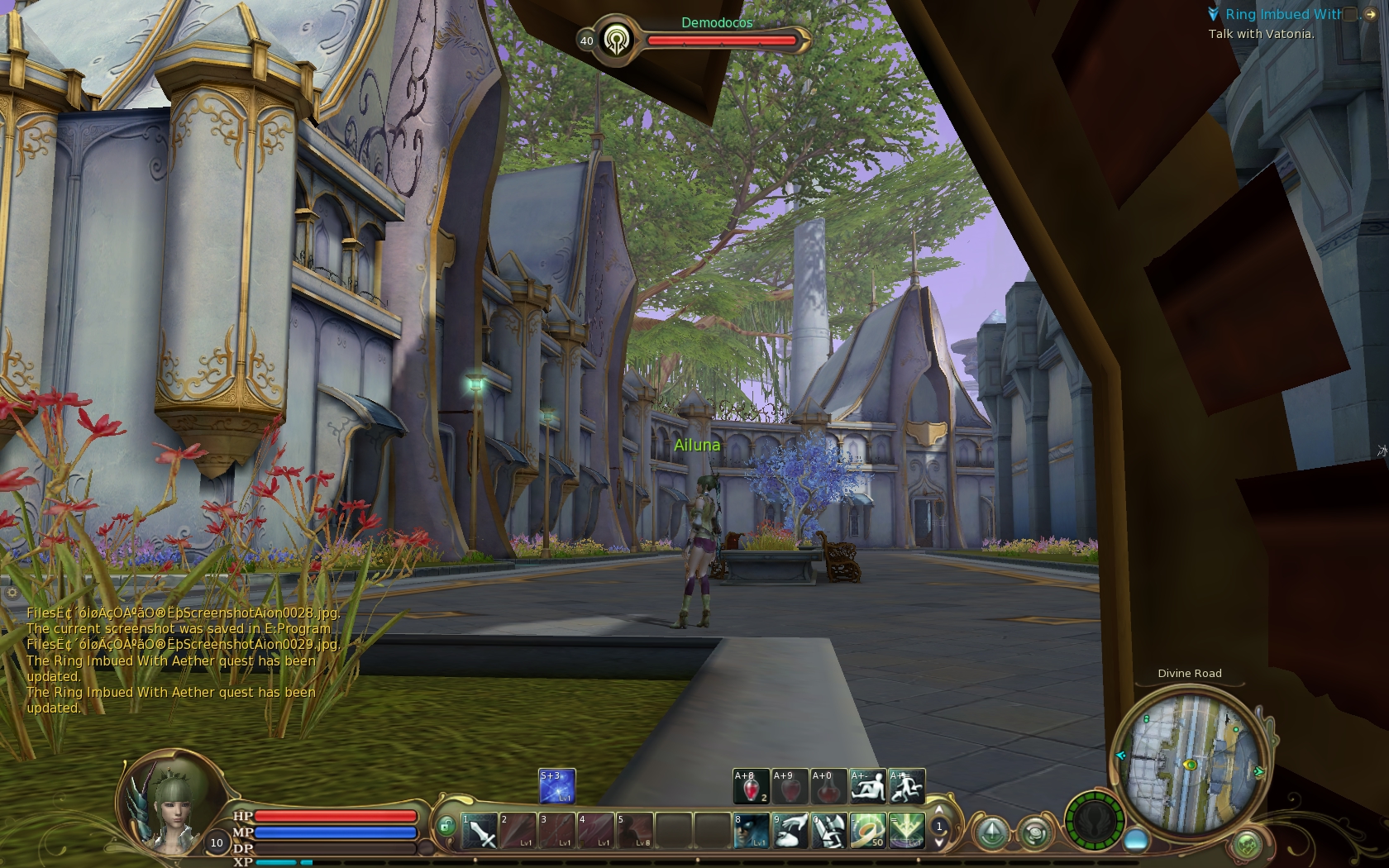Click the winged flight gauge emblem
The width and height of the screenshot is (1389, 868).
(x=1094, y=822)
